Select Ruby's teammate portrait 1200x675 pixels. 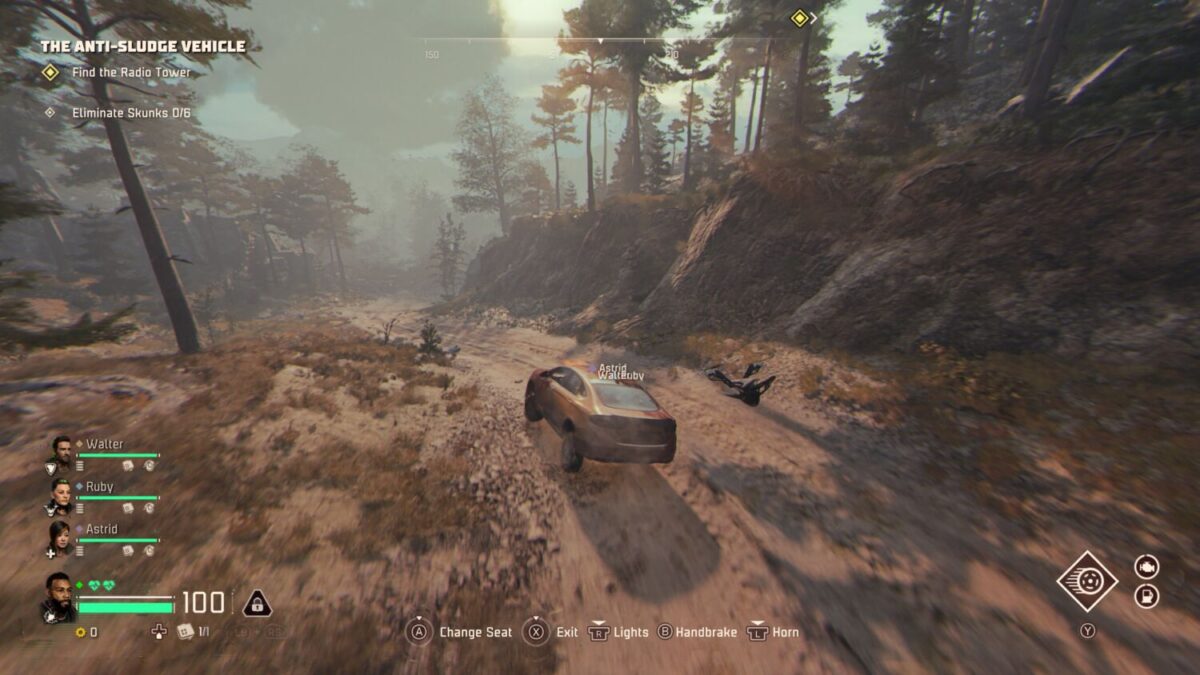click(61, 494)
